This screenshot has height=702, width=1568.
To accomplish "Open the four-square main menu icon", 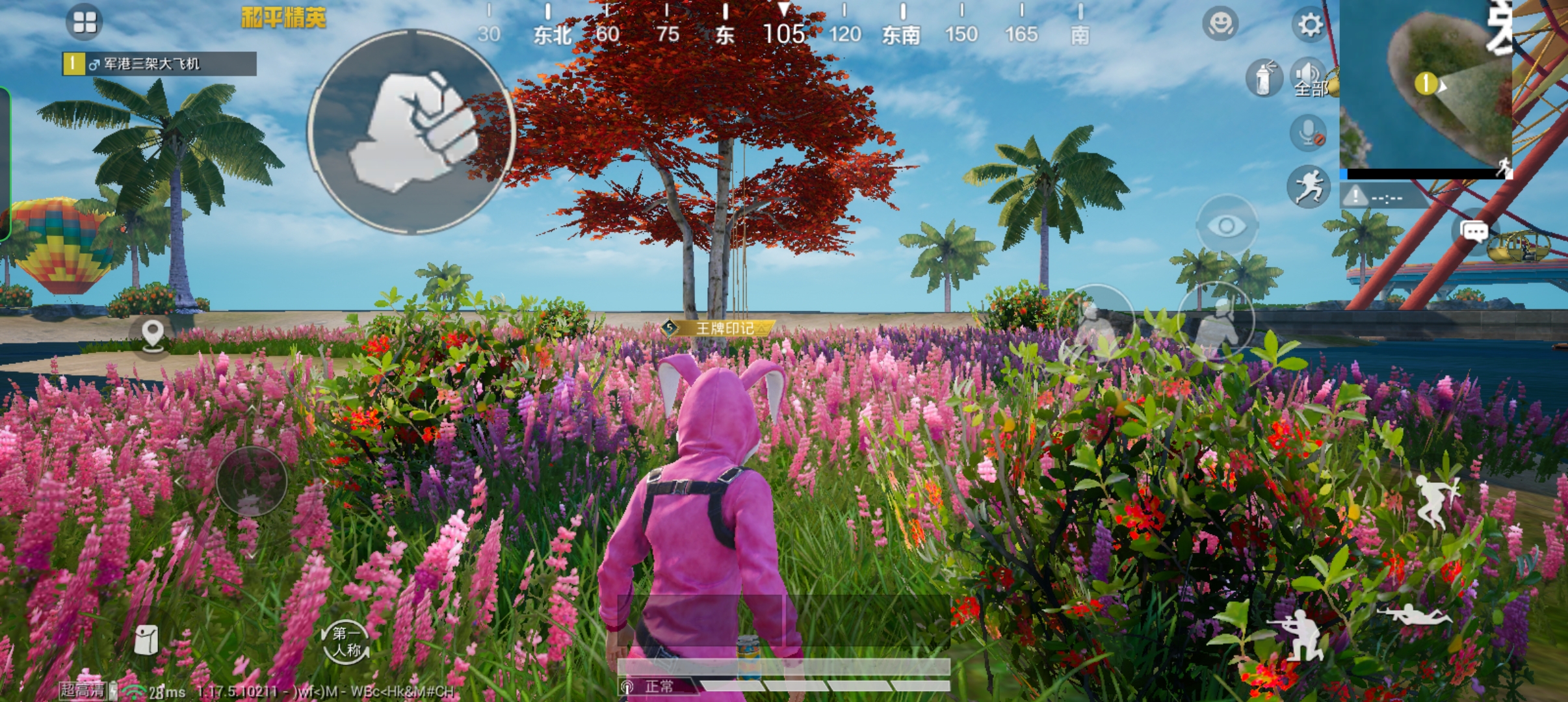I will coord(85,21).
